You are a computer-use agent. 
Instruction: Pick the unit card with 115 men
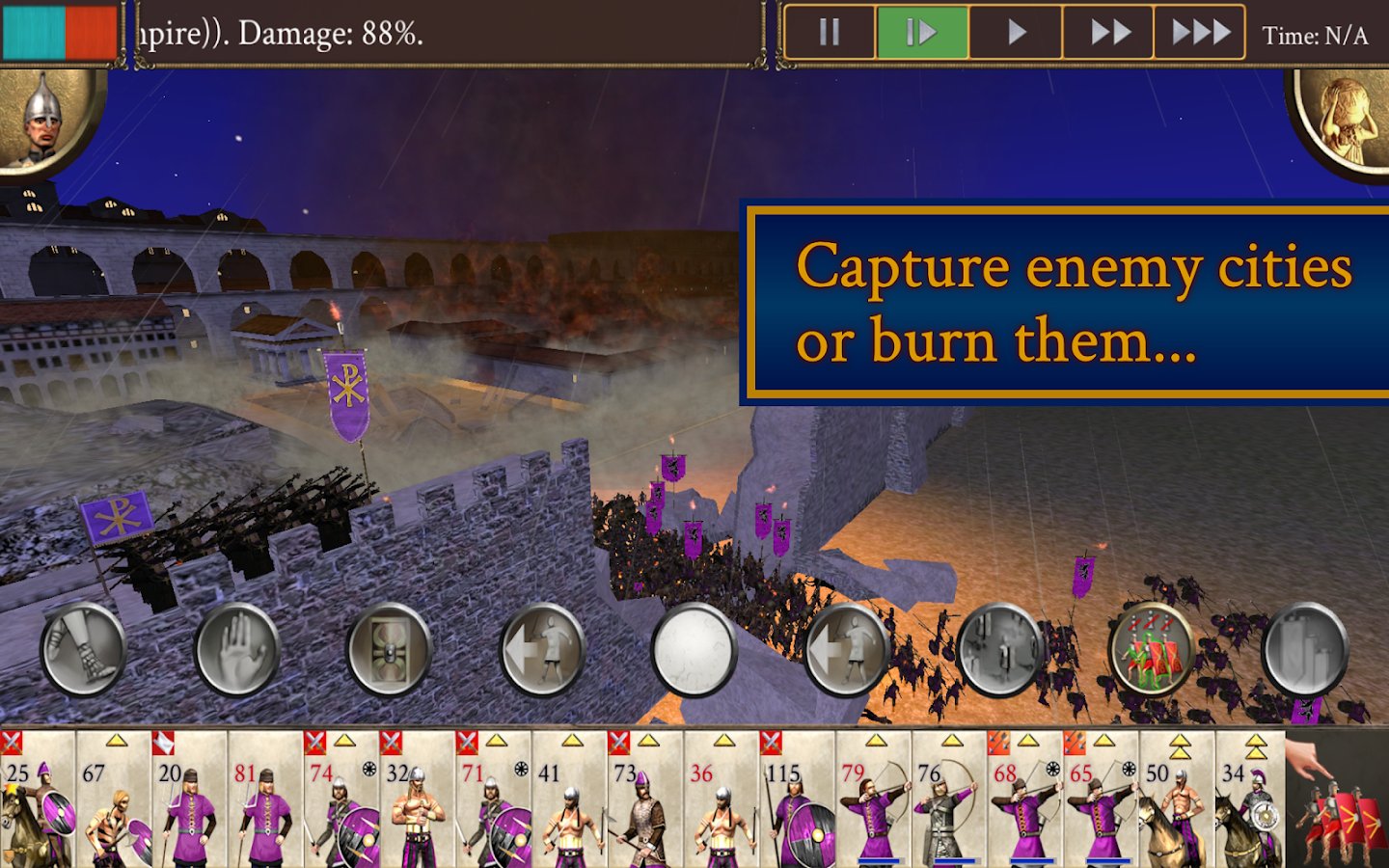[797, 800]
